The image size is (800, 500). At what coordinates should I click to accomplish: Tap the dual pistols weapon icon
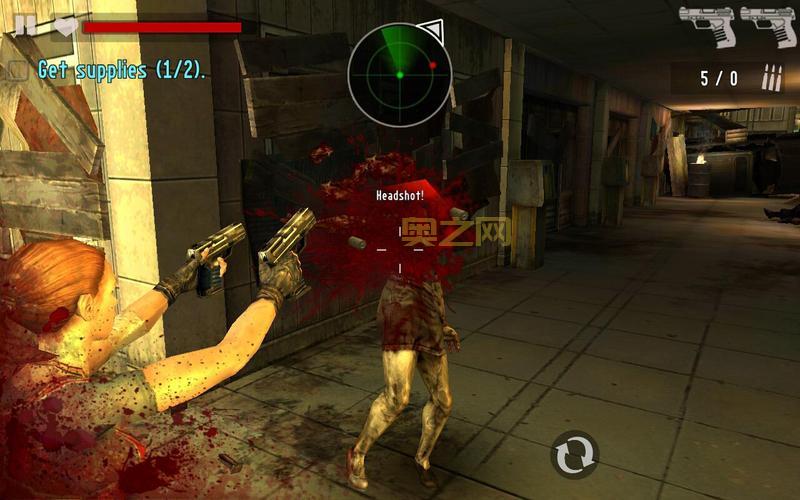[737, 27]
